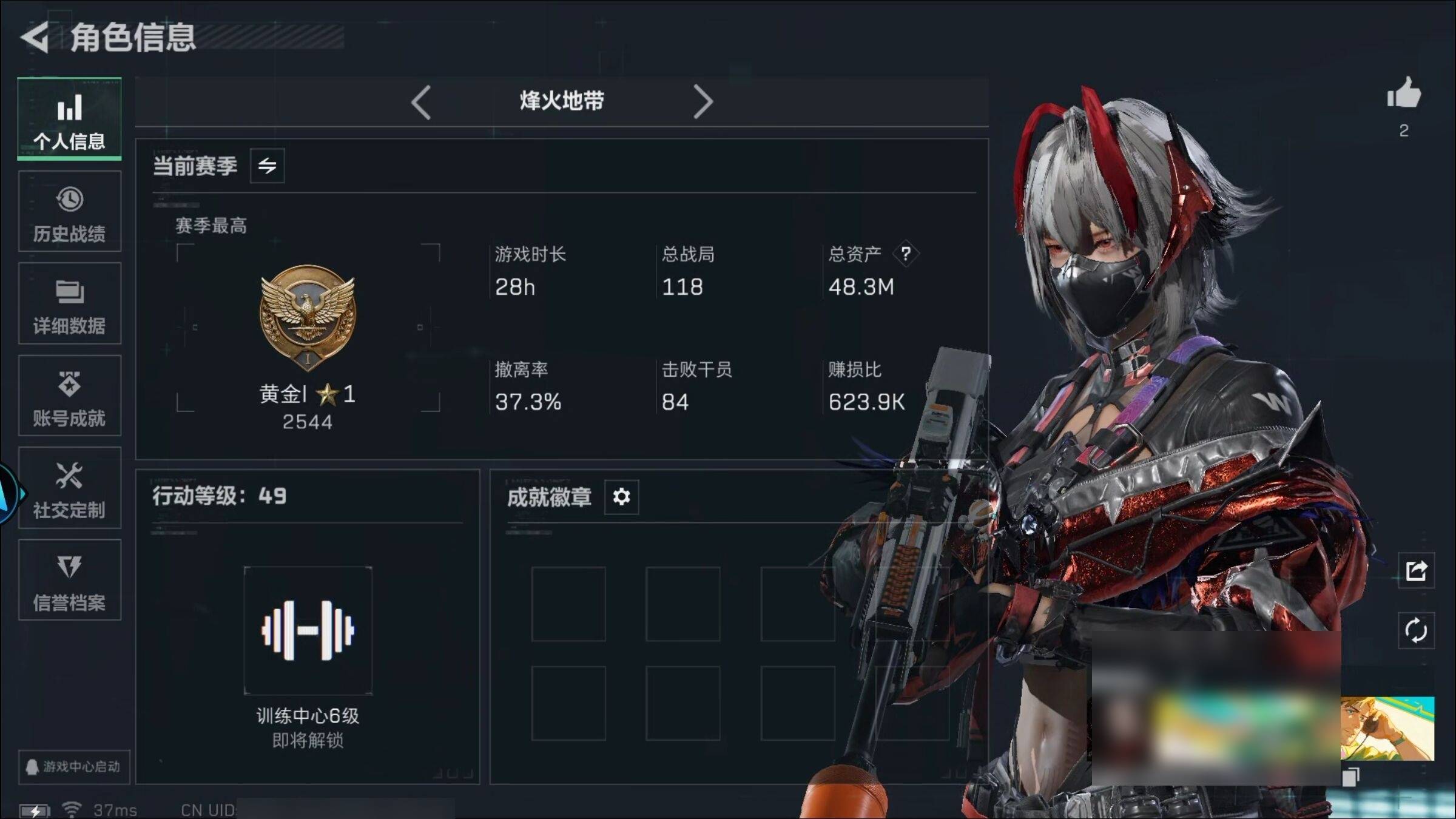Switch to previous mode with left arrow
Viewport: 1456px width, 819px height.
pyautogui.click(x=420, y=102)
